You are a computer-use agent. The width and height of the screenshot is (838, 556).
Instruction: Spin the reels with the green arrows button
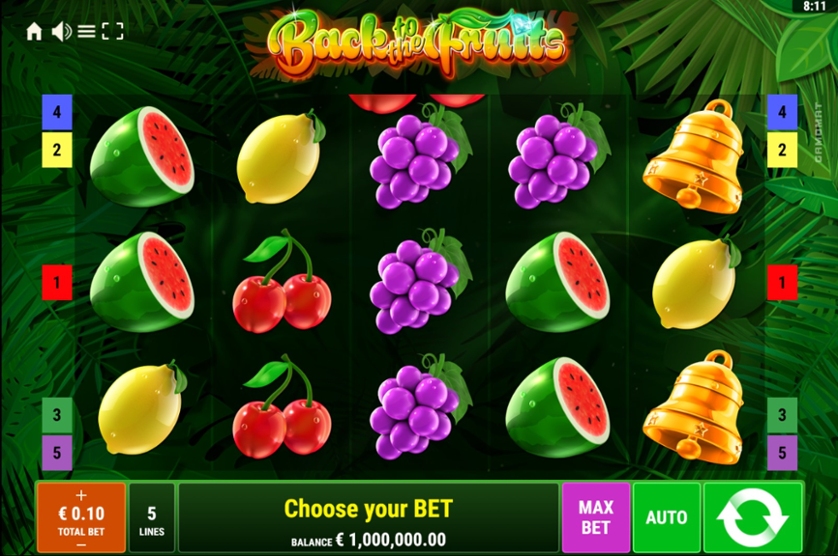point(753,518)
